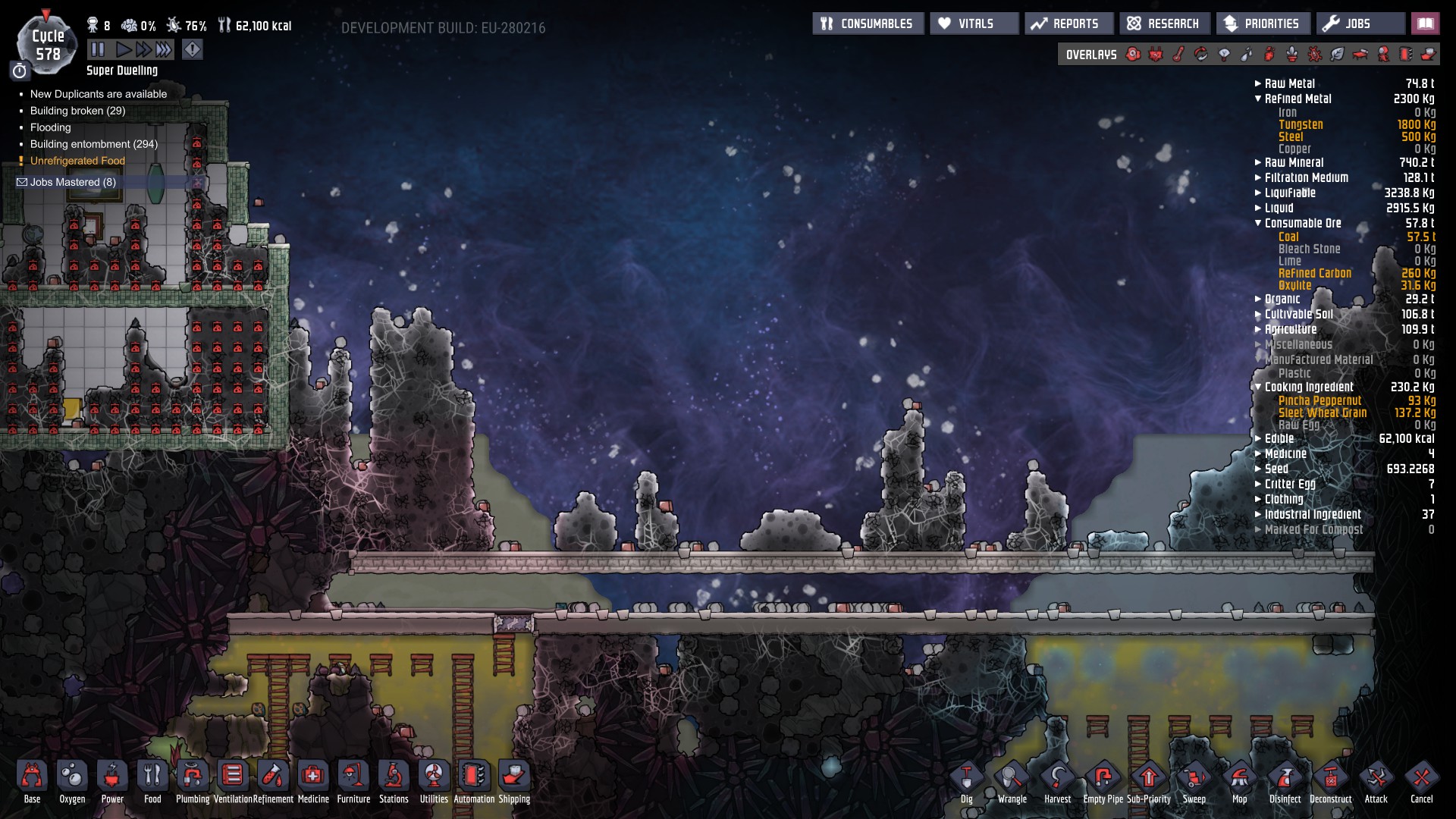Choose the Cancel tool
This screenshot has height=819, width=1456.
1422,781
